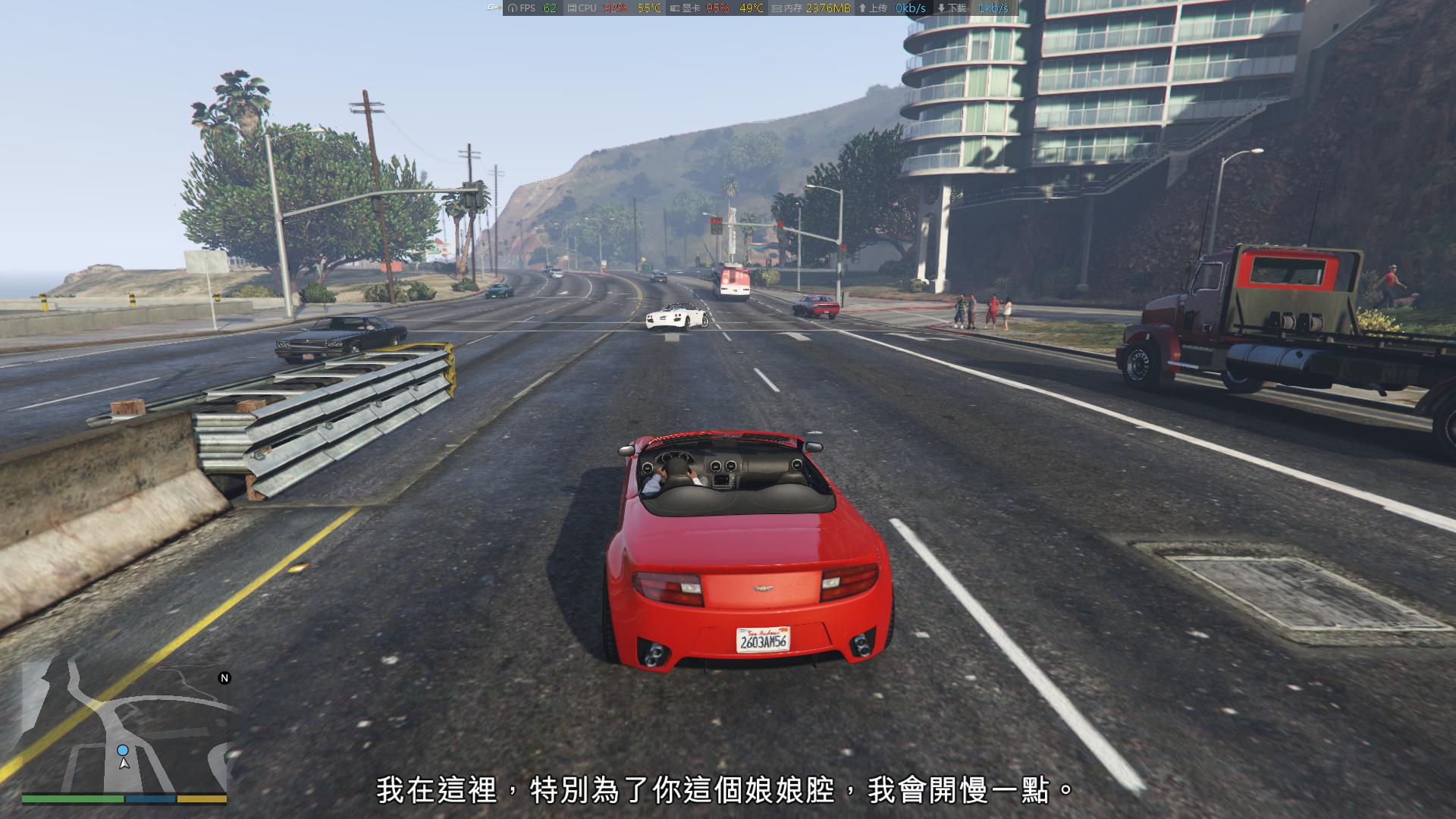Click the yellow ability bar segment below minimap
1456x819 pixels.
(201, 799)
